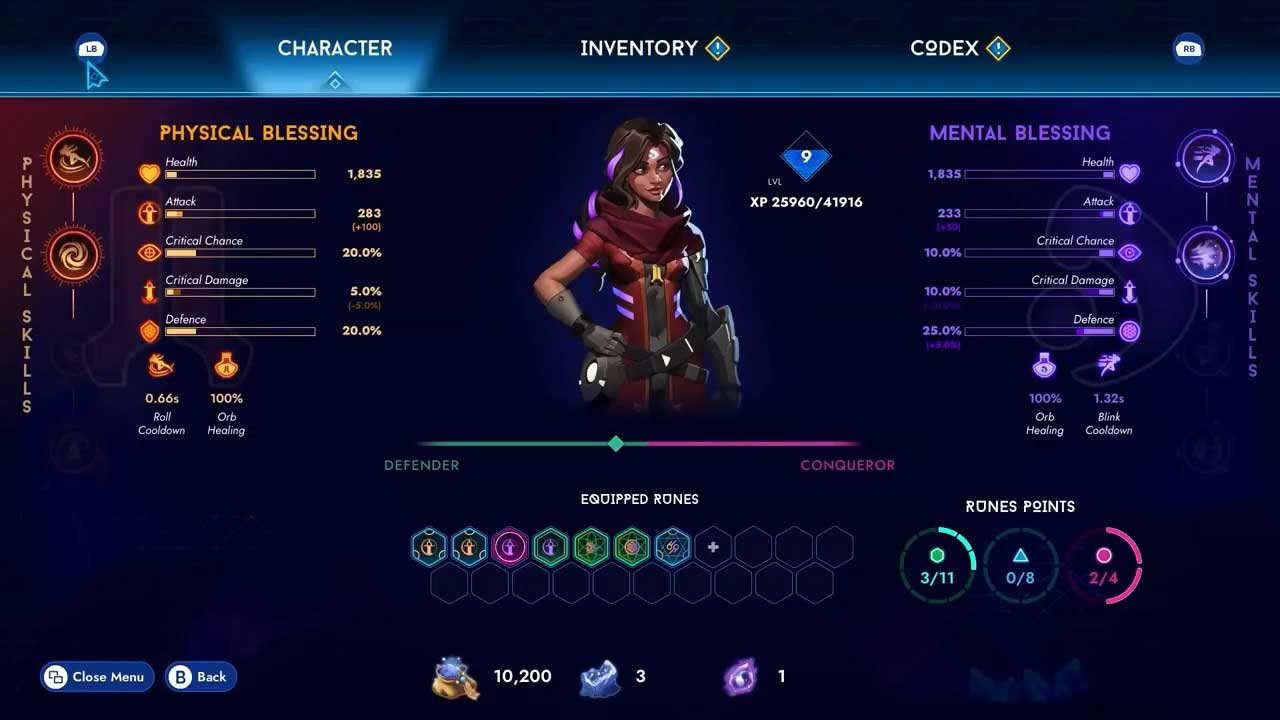Select the Roll Cooldown icon
The width and height of the screenshot is (1280, 720).
[161, 367]
